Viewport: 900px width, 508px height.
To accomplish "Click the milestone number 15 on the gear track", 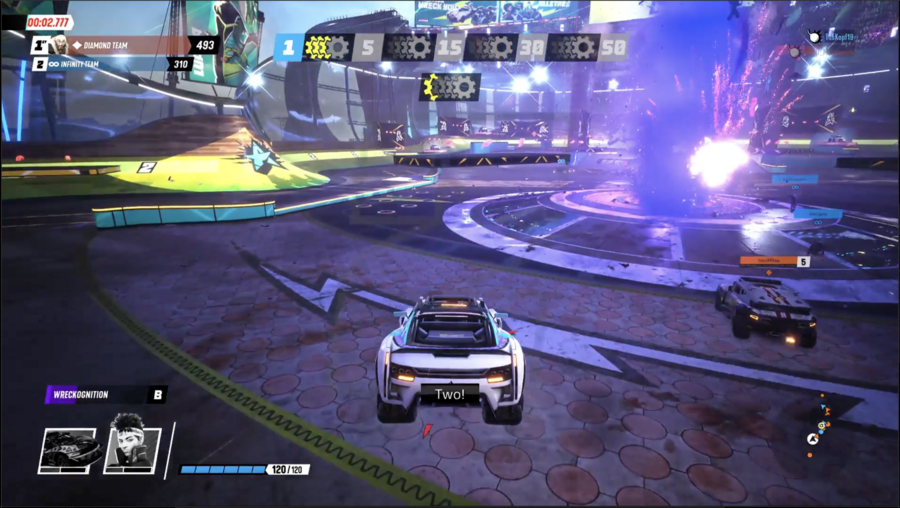I will (x=449, y=47).
